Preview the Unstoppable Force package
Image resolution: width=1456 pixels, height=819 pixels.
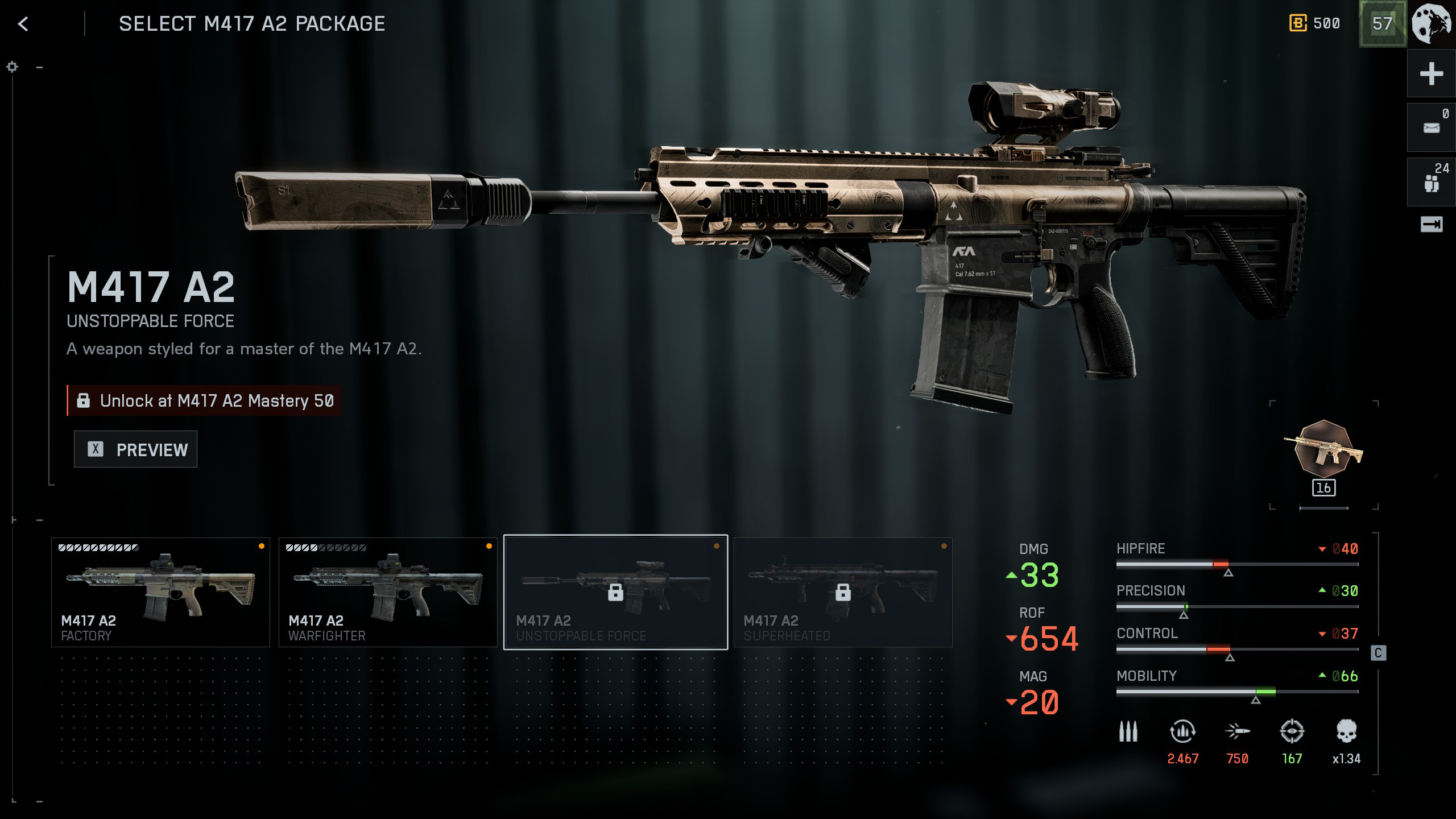tap(135, 449)
